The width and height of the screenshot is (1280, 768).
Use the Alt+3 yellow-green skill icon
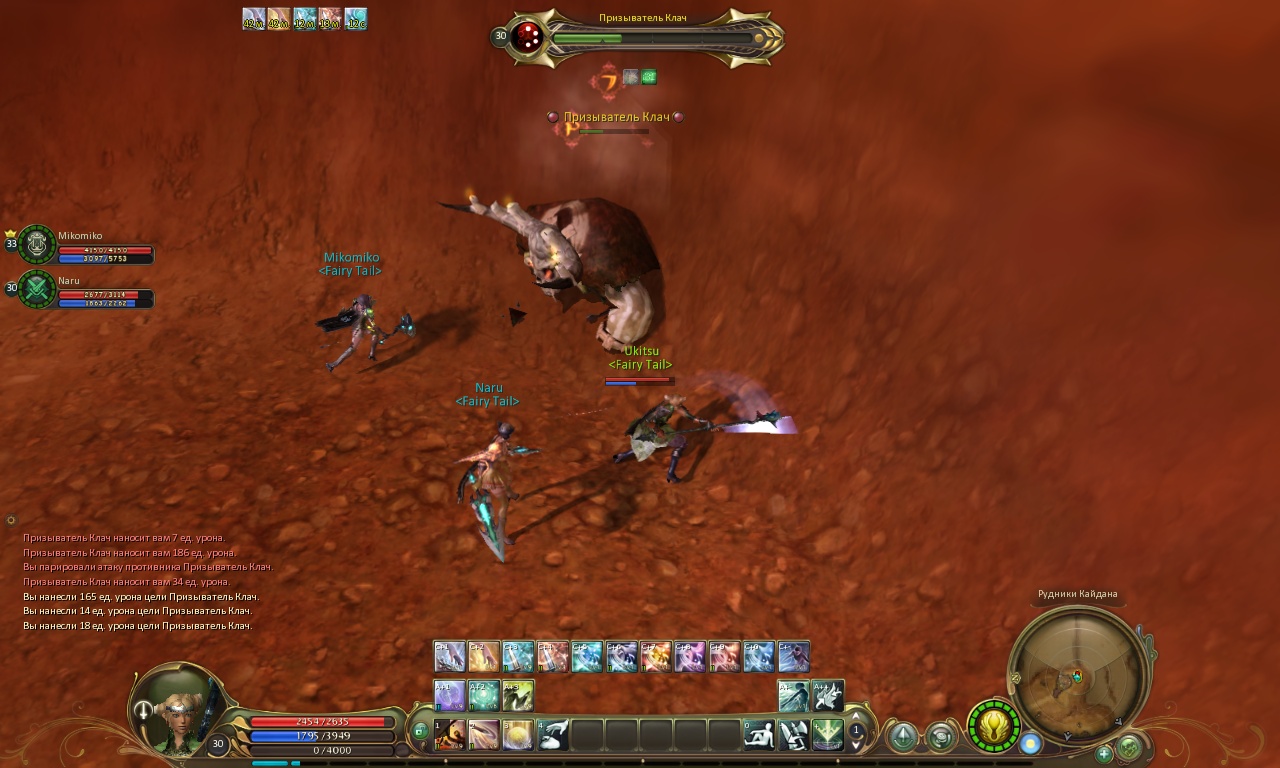pos(518,695)
